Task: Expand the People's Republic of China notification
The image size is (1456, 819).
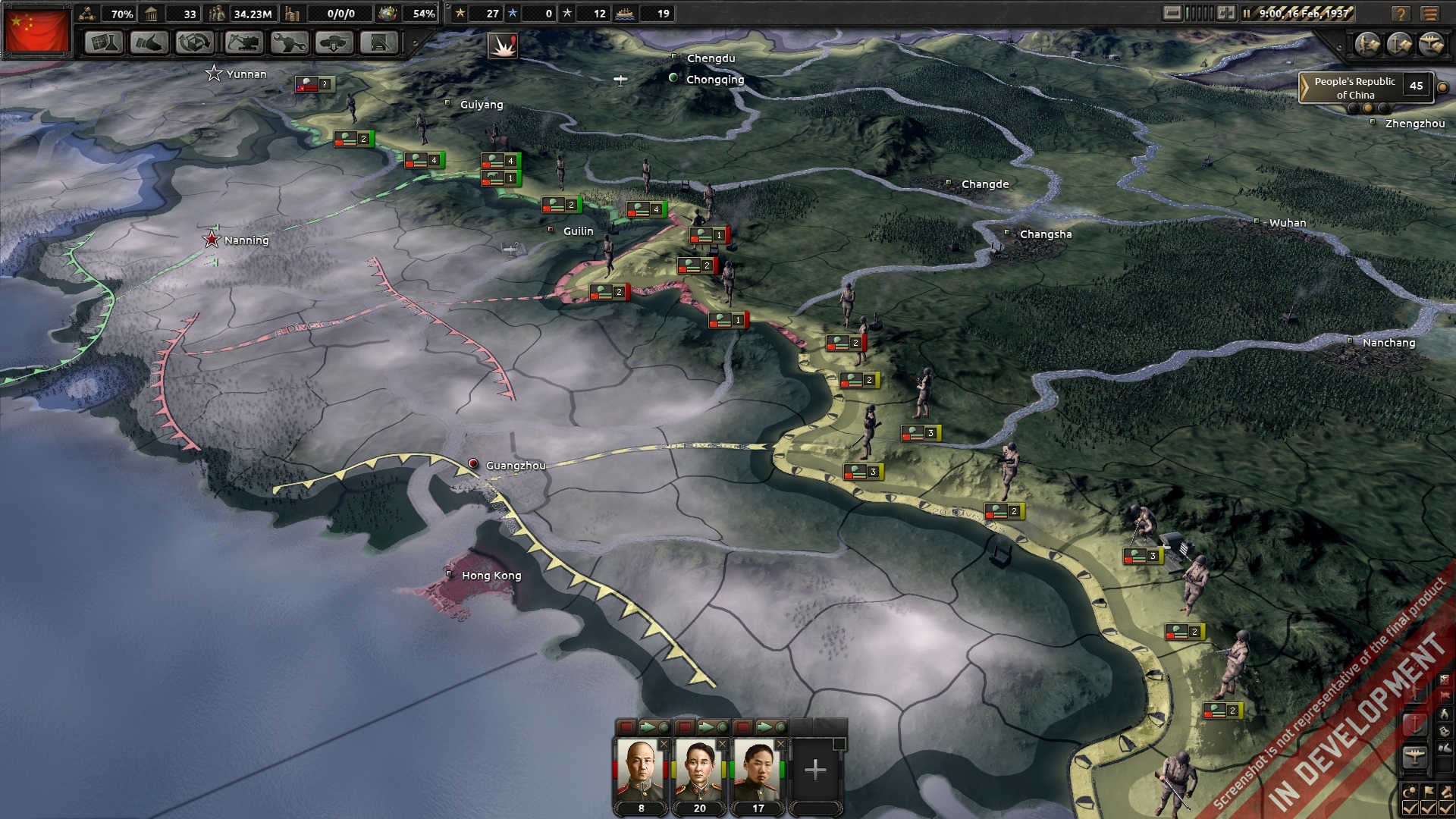Action: (1305, 88)
